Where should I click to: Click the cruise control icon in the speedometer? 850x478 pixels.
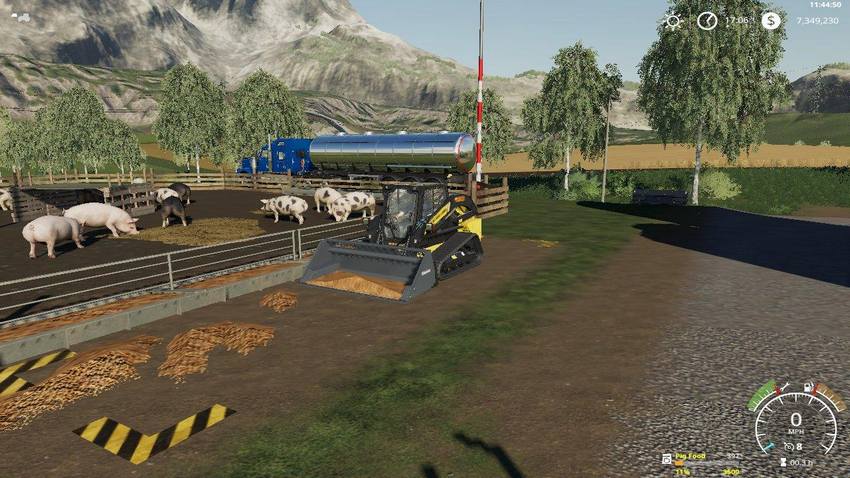(x=788, y=446)
